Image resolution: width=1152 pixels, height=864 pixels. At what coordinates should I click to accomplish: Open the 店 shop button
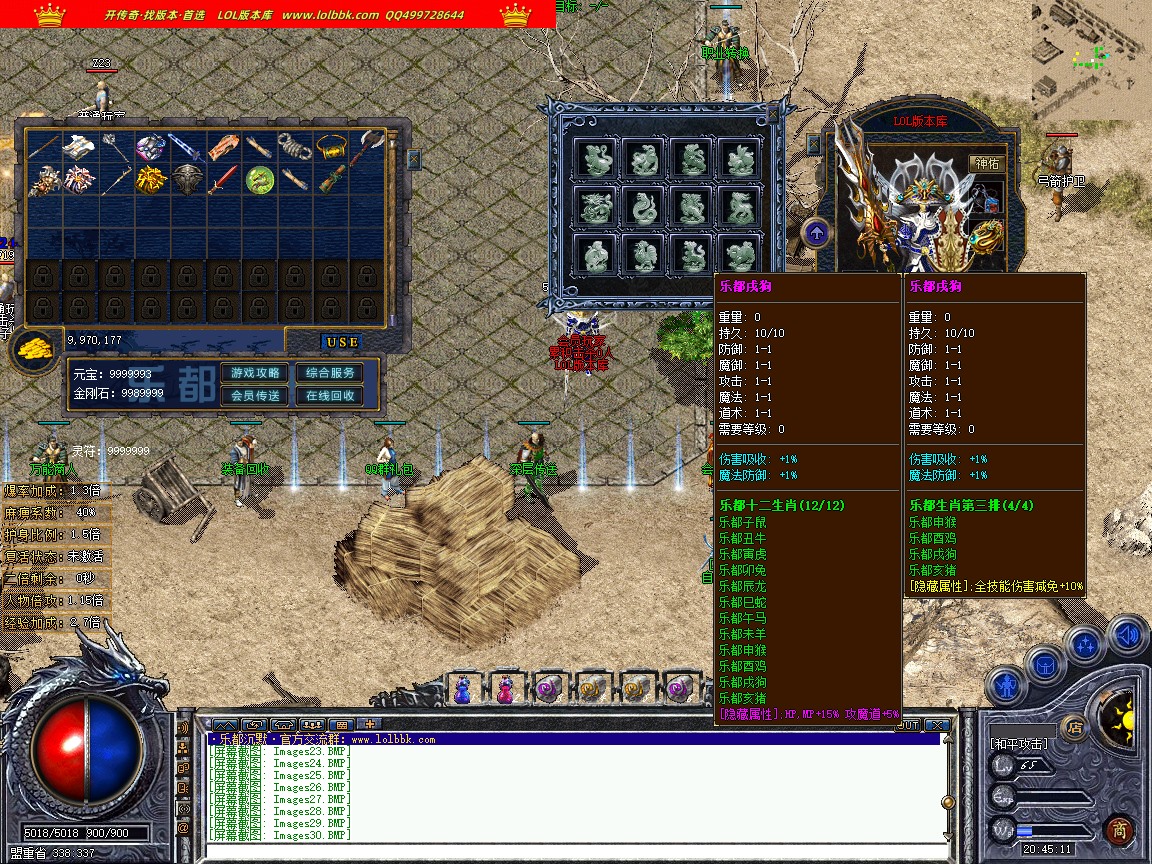1075,727
